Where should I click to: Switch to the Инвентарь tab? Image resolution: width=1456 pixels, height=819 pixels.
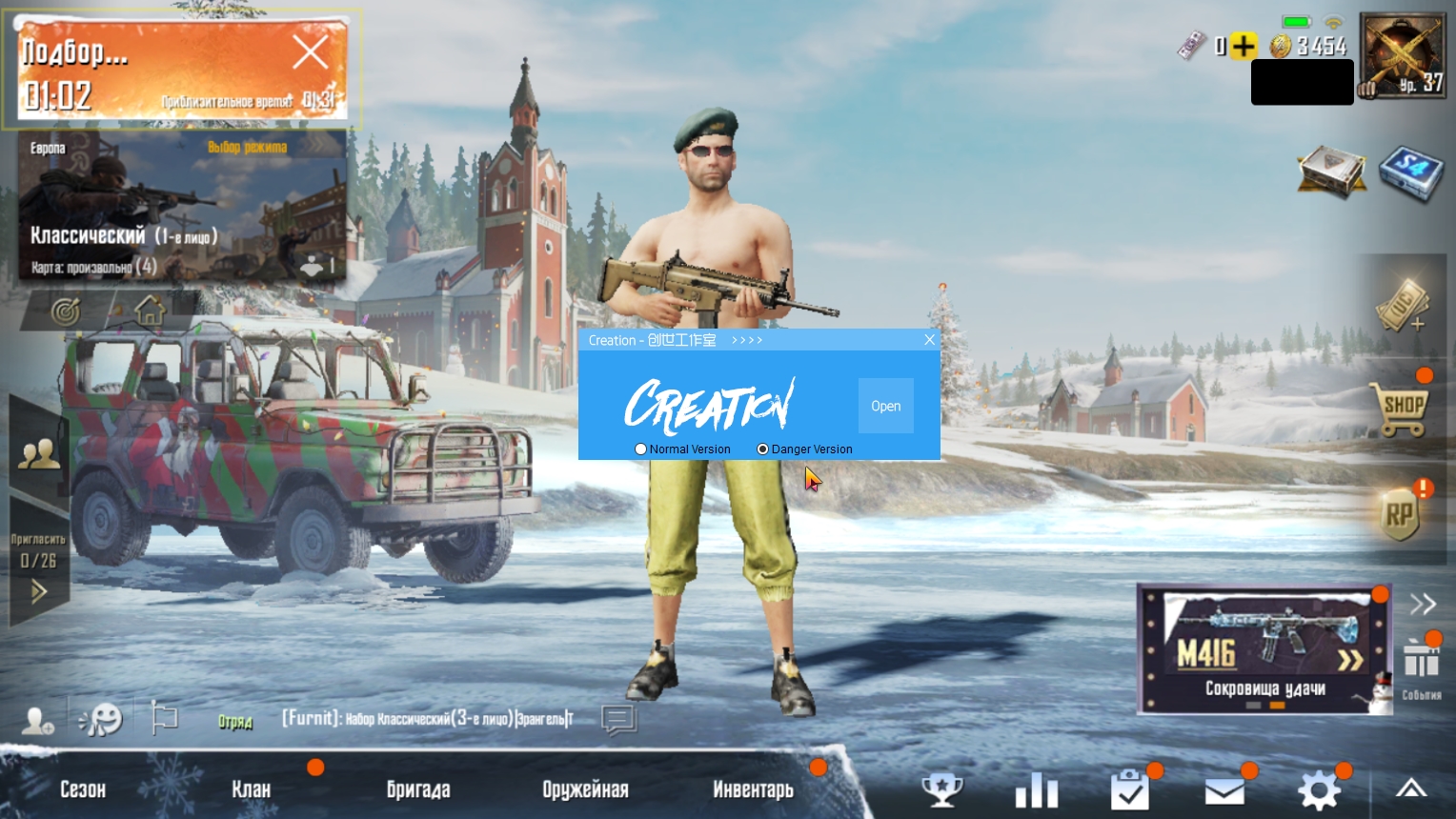click(753, 789)
